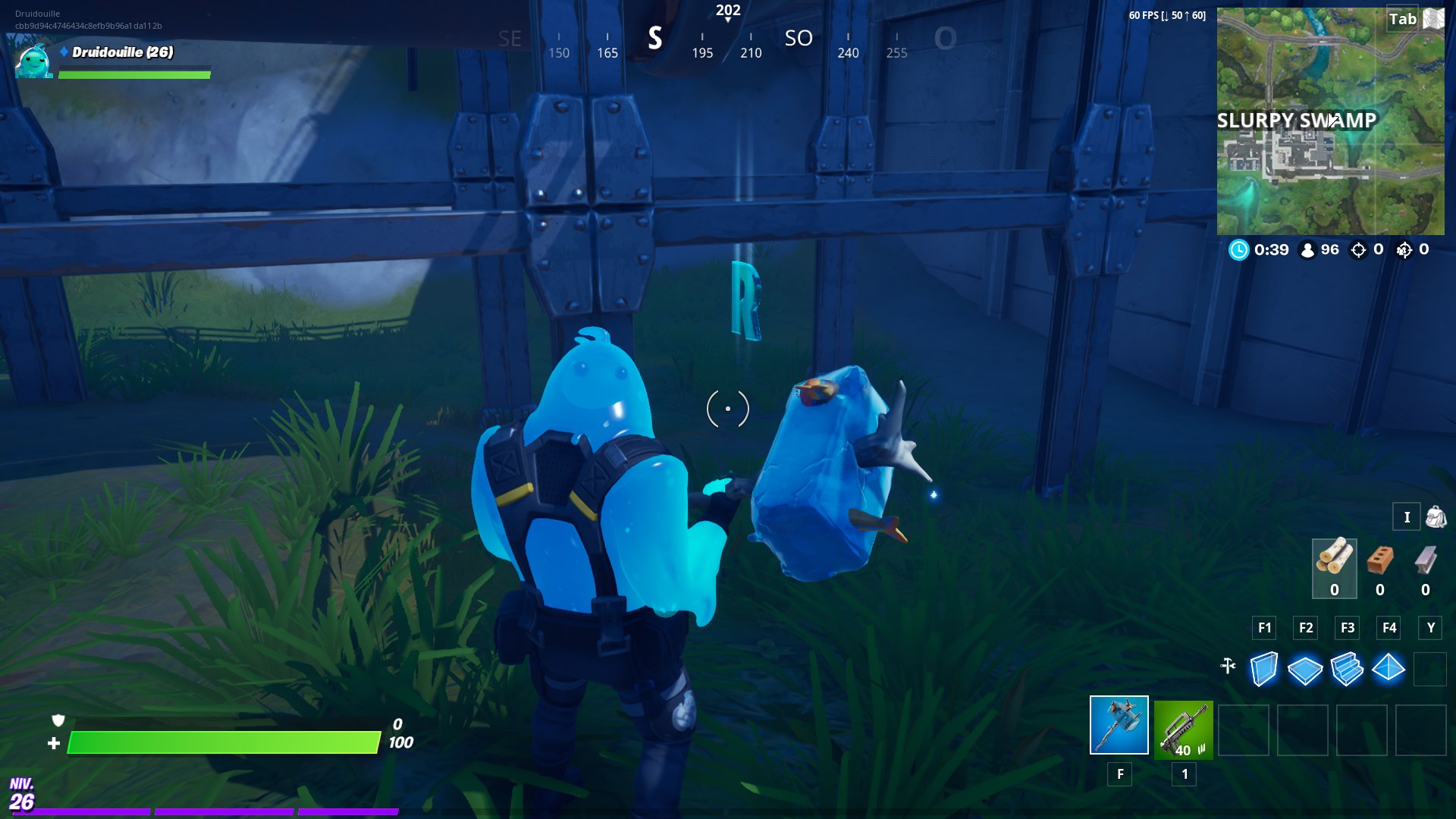Screen dimensions: 1456x819
Task: Click the trap tool icon left of build pieces
Action: click(x=1227, y=666)
